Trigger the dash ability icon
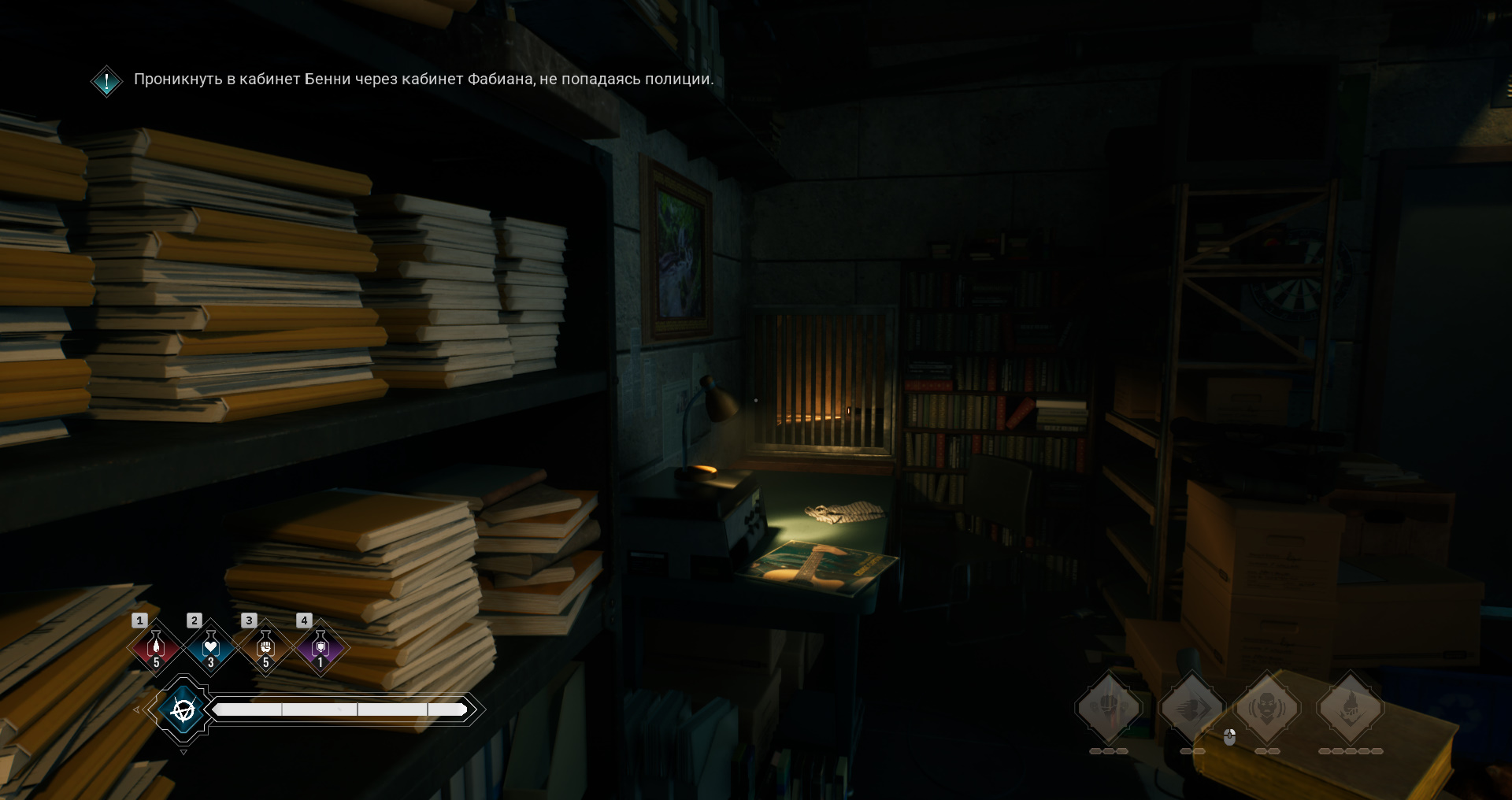The height and width of the screenshot is (800, 1512). [x=1192, y=707]
